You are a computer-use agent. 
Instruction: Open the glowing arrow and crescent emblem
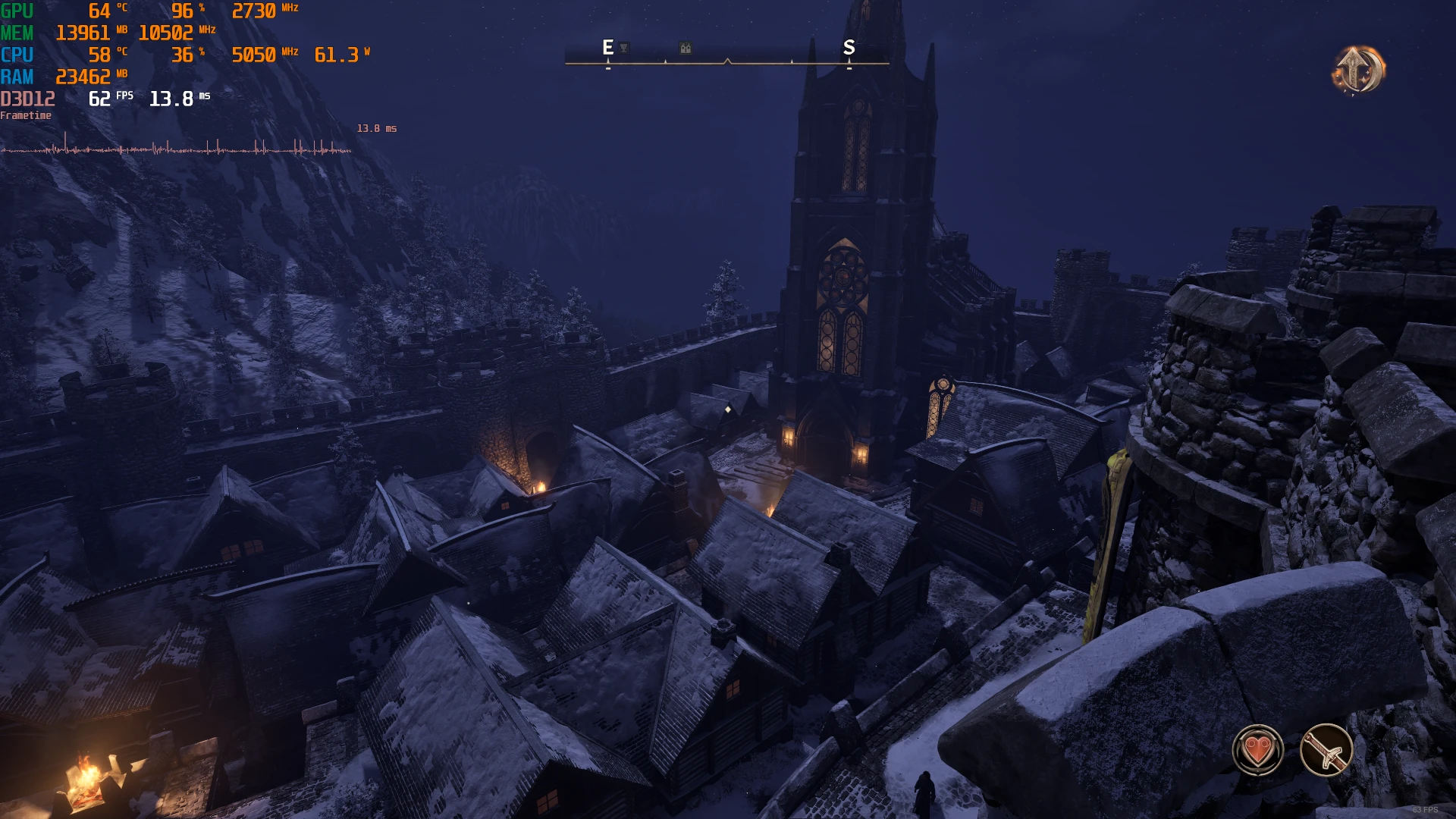pos(1358,70)
